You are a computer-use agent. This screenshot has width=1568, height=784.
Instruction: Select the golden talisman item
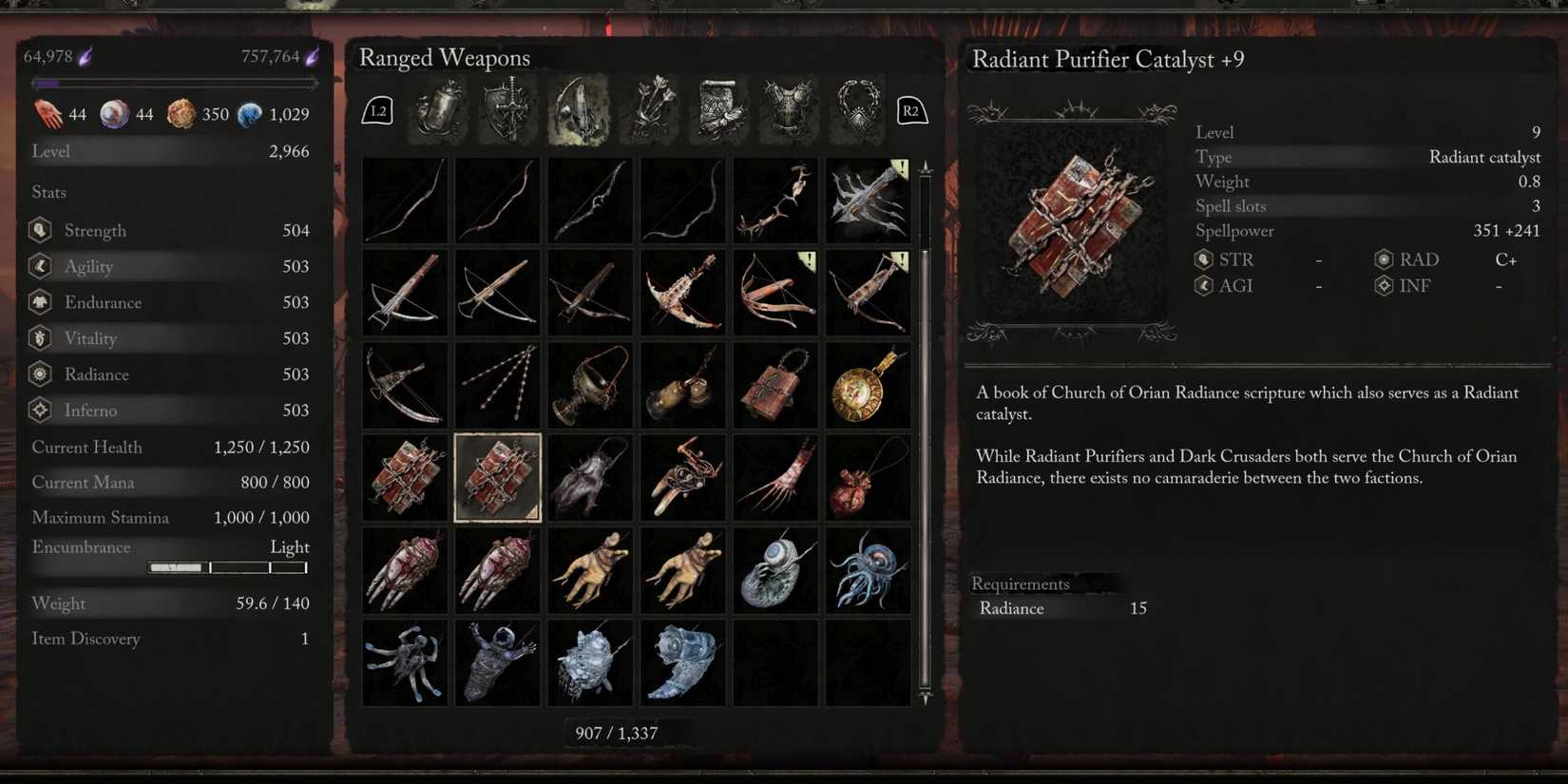coord(868,384)
